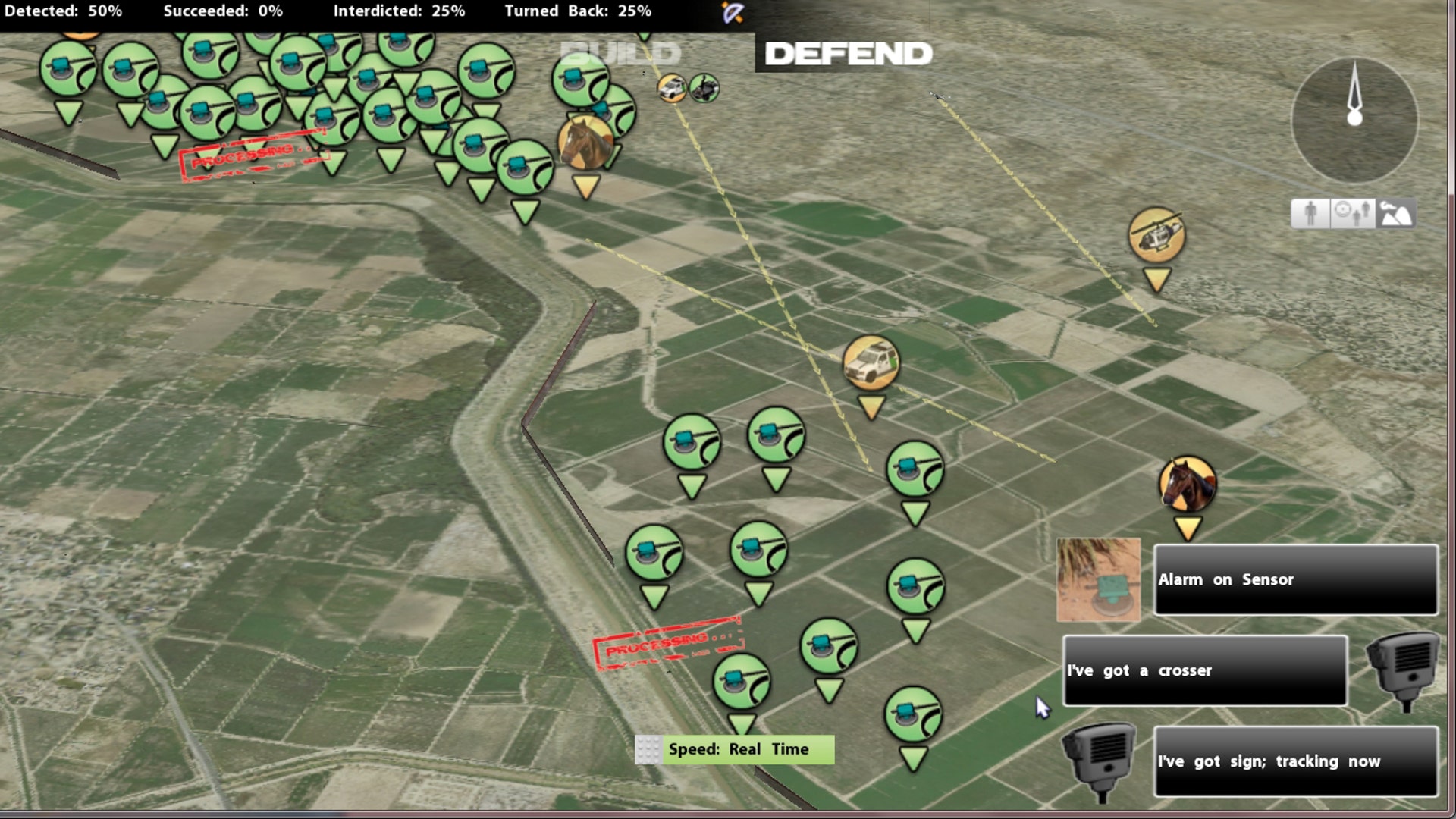Dismiss the Alarm on Sensor notification
This screenshot has height=819, width=1456.
point(1295,579)
